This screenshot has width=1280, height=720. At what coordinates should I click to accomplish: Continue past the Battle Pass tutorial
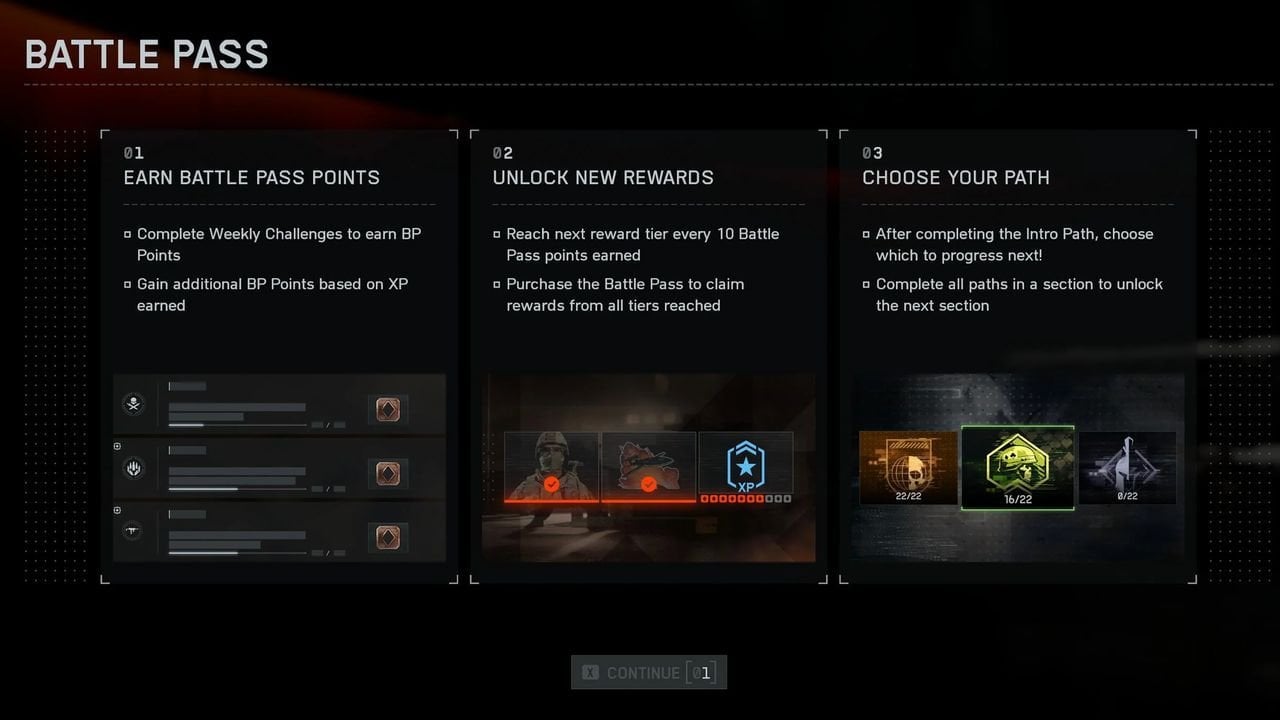[x=648, y=672]
